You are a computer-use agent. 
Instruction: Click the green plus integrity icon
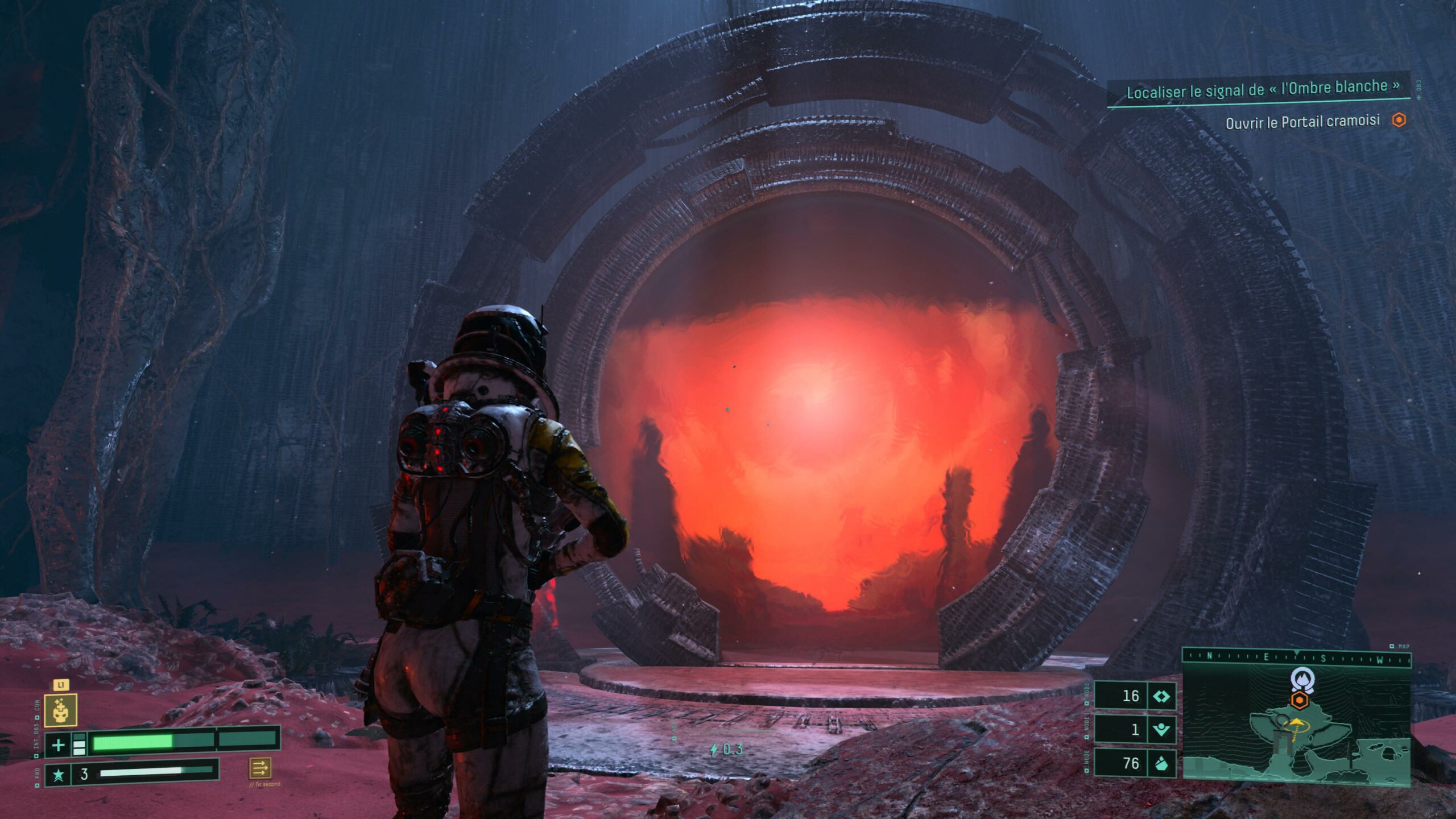[58, 744]
